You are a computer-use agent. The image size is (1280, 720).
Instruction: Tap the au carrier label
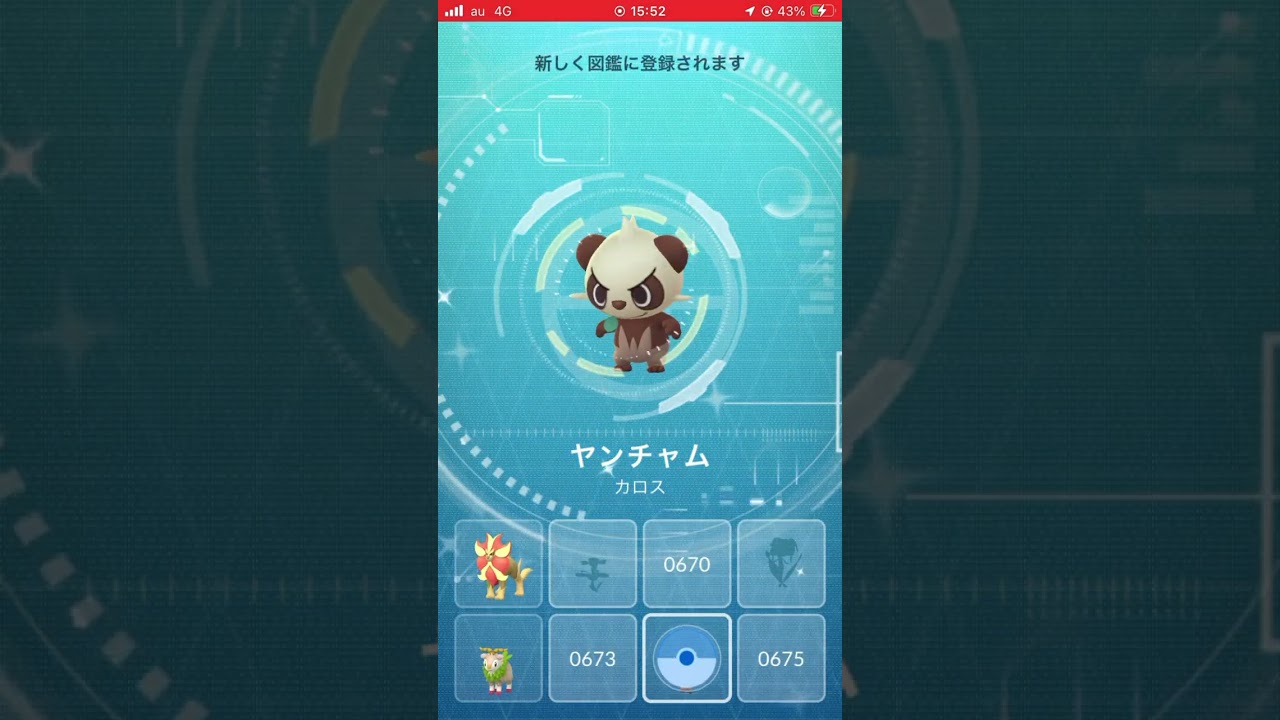[477, 11]
